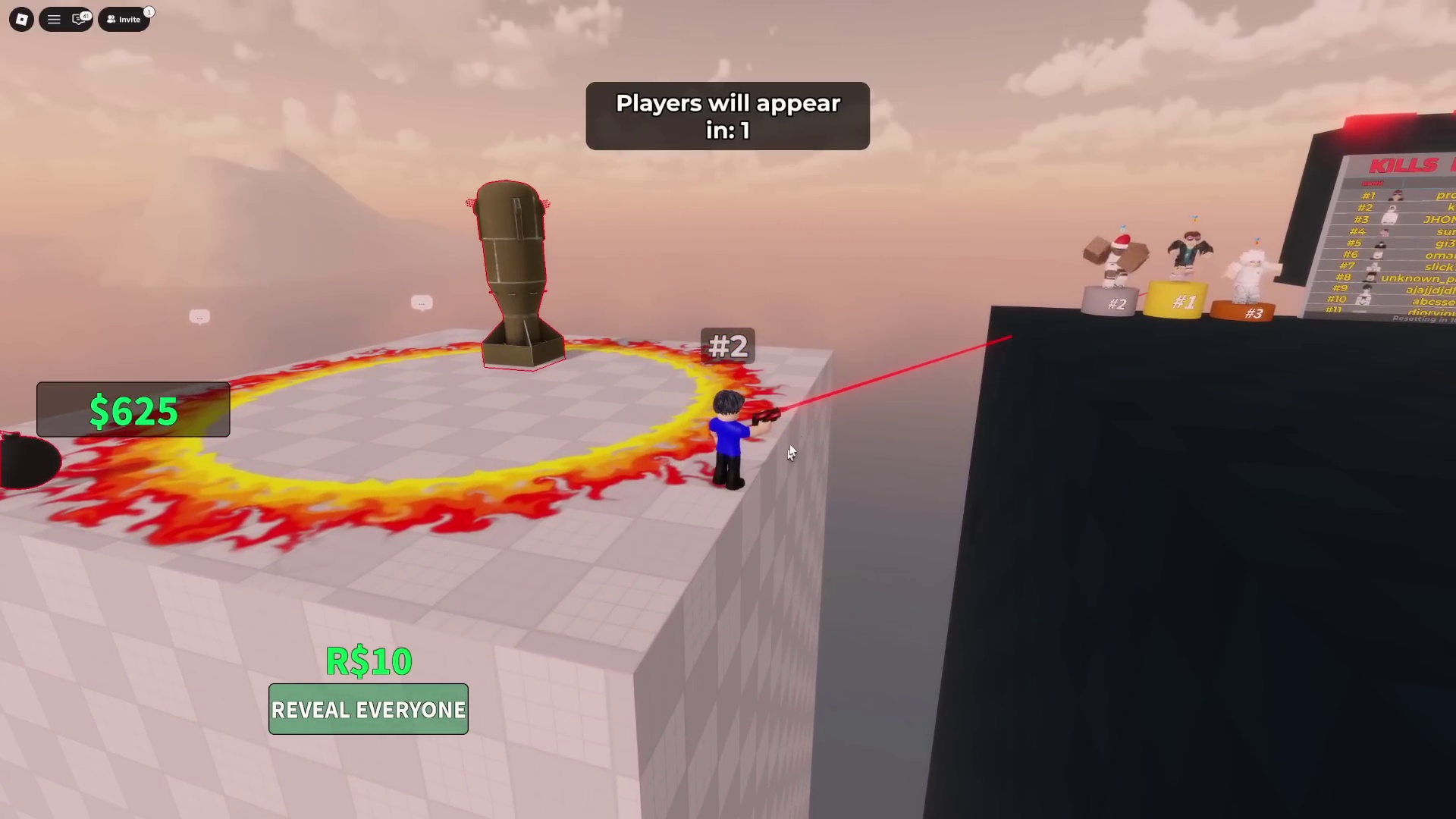Click the RANK column header on leaderboard
Image resolution: width=1456 pixels, height=819 pixels.
click(x=1371, y=183)
